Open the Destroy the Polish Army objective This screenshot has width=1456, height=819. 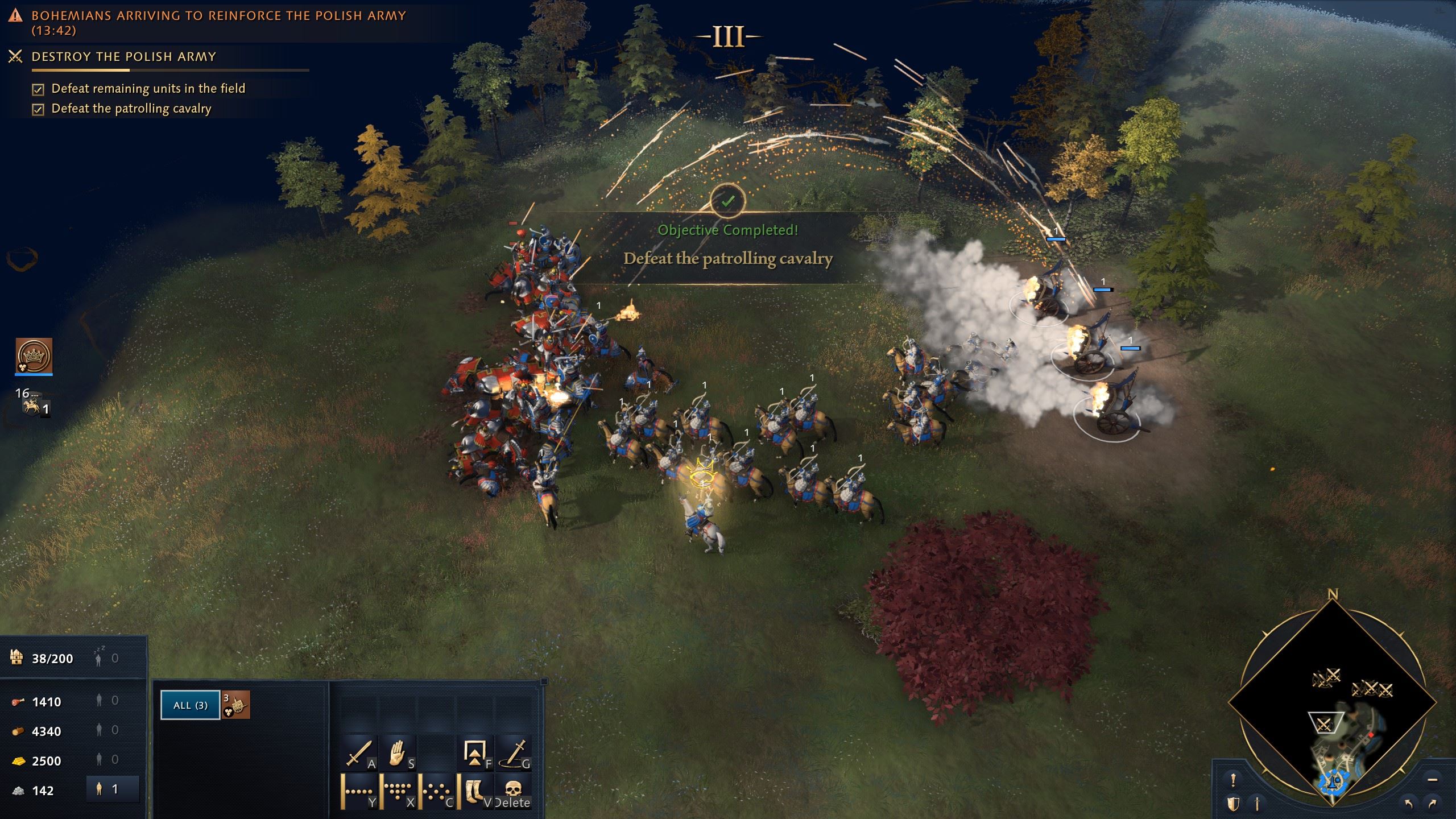coord(124,57)
